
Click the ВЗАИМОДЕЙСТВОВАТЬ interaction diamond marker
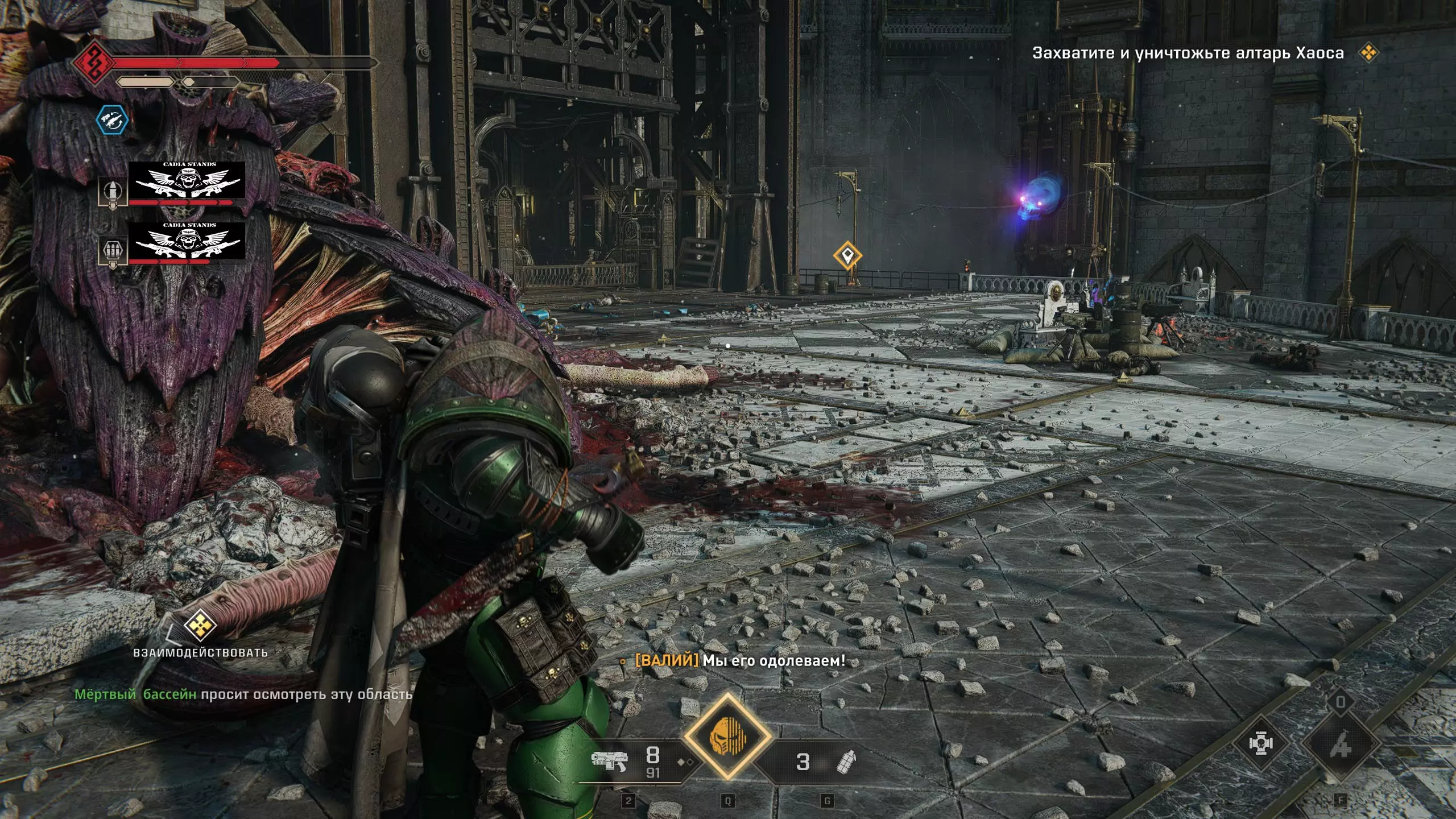click(200, 625)
